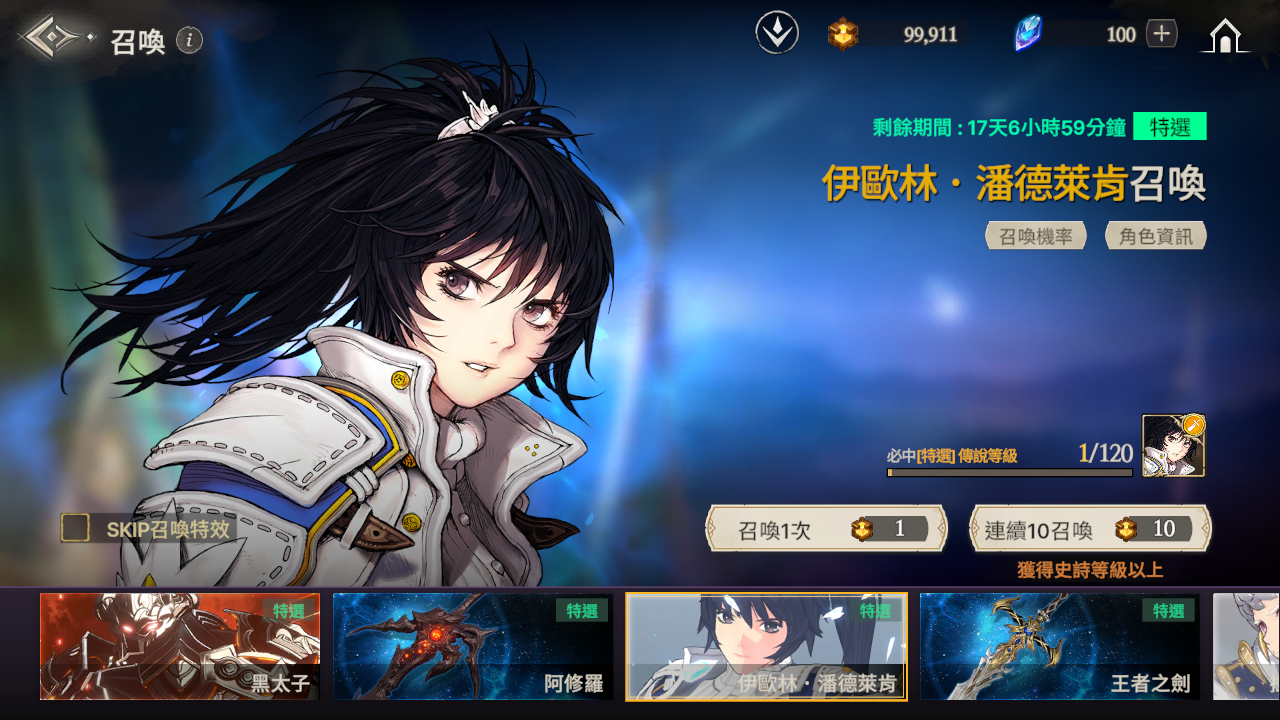Return to the home screen
The image size is (1280, 720).
point(1224,36)
